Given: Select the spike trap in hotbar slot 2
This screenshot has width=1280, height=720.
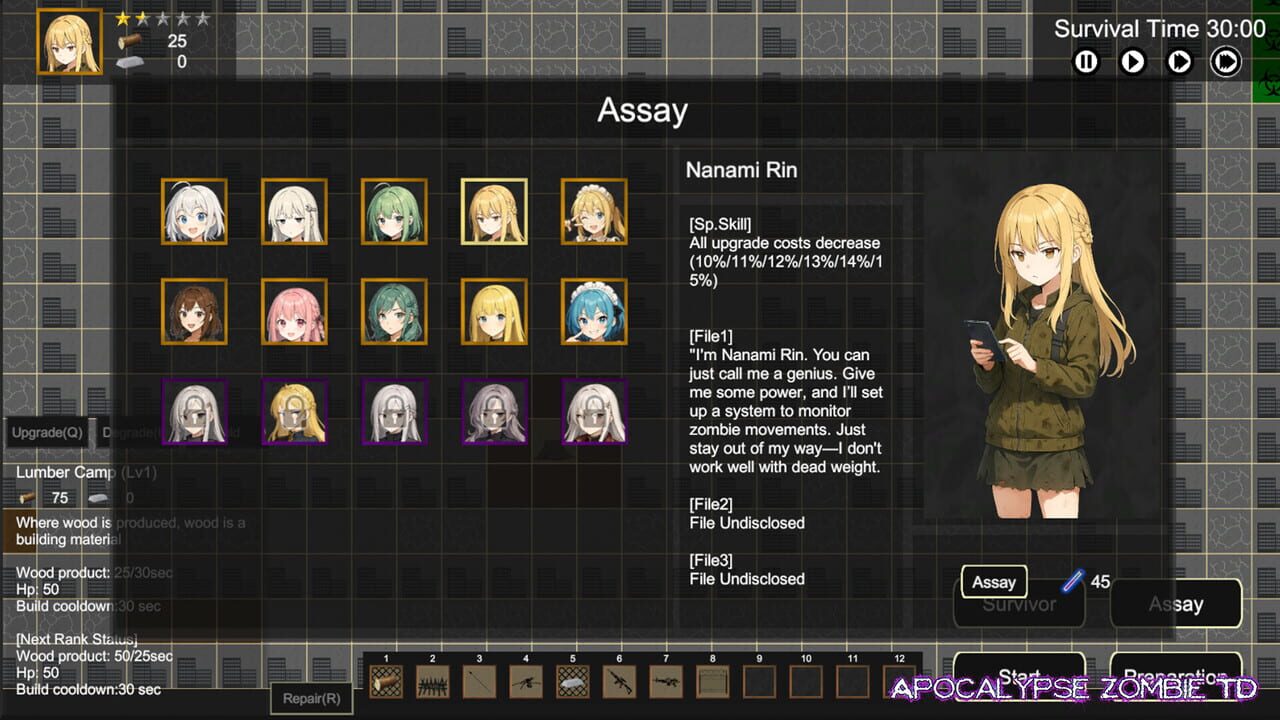Looking at the screenshot, I should click(432, 682).
